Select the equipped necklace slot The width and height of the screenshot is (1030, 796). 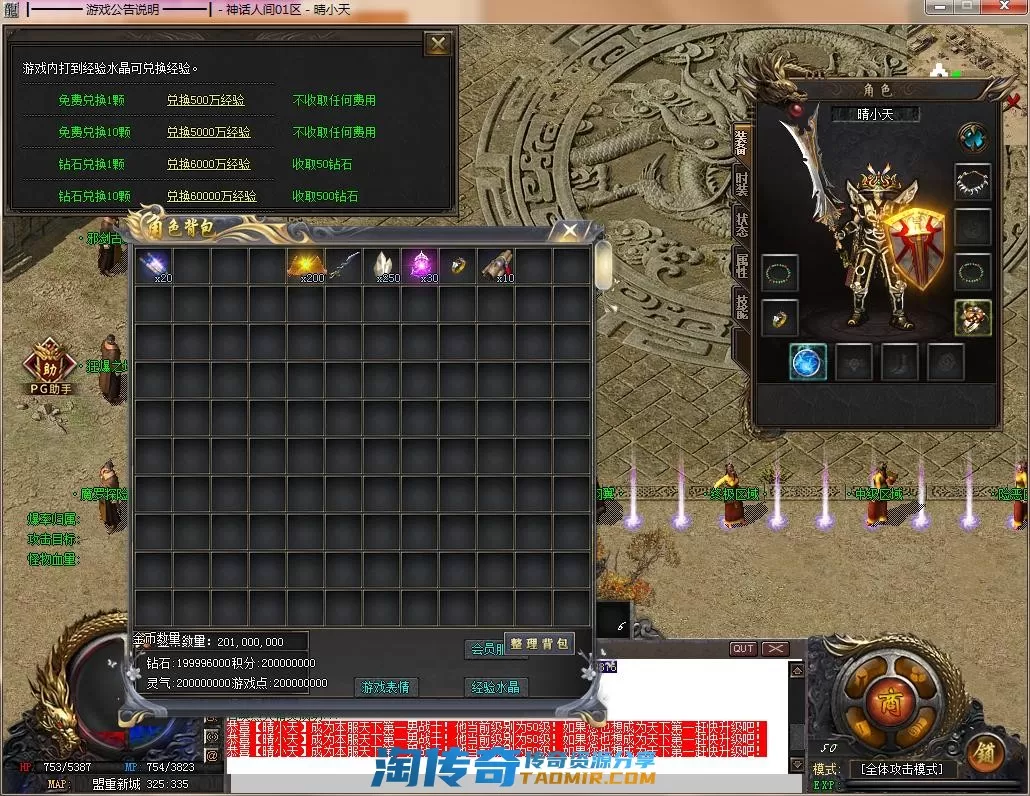(x=972, y=182)
